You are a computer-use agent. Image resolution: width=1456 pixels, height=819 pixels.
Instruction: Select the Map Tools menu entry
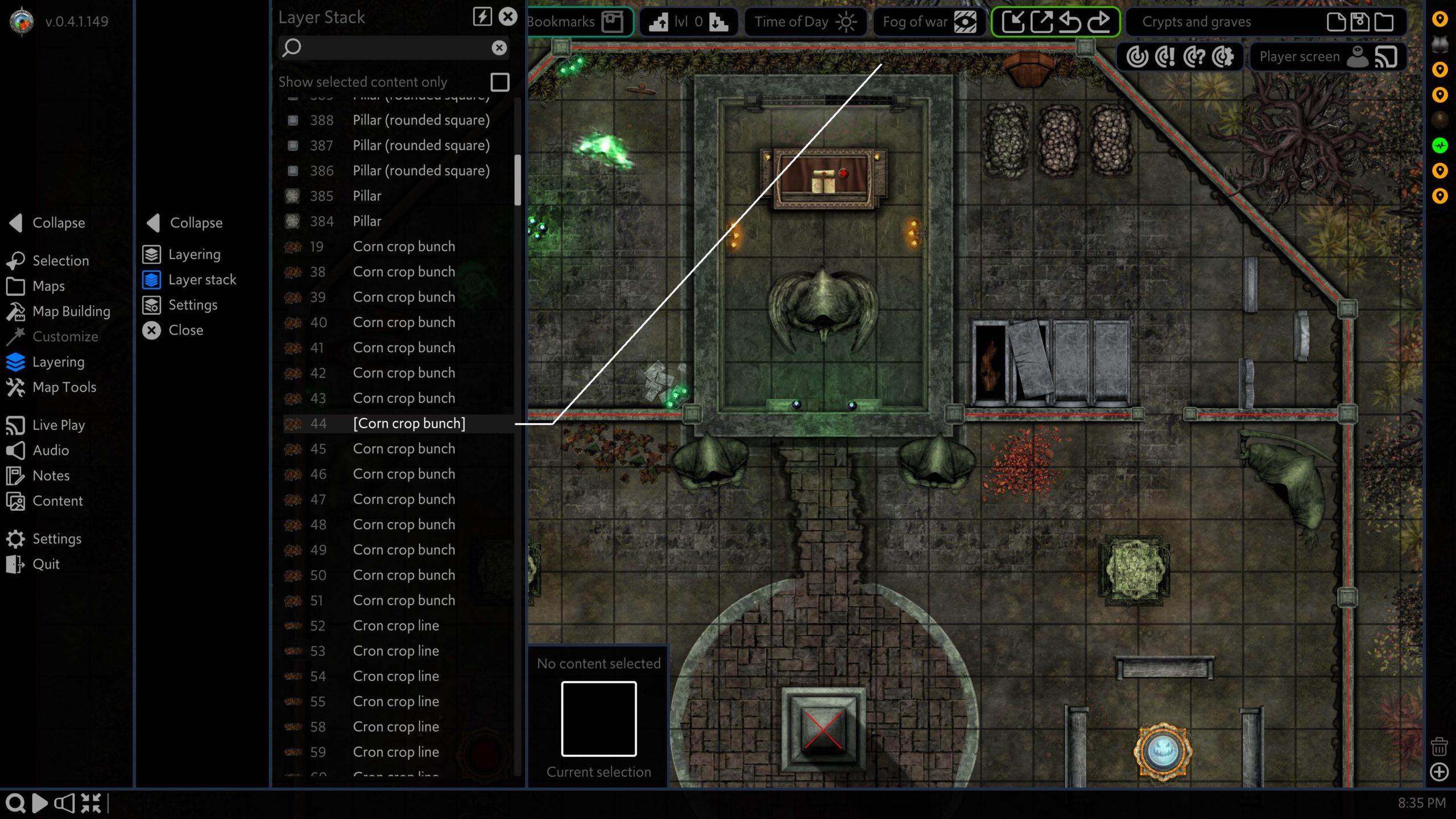click(x=64, y=387)
